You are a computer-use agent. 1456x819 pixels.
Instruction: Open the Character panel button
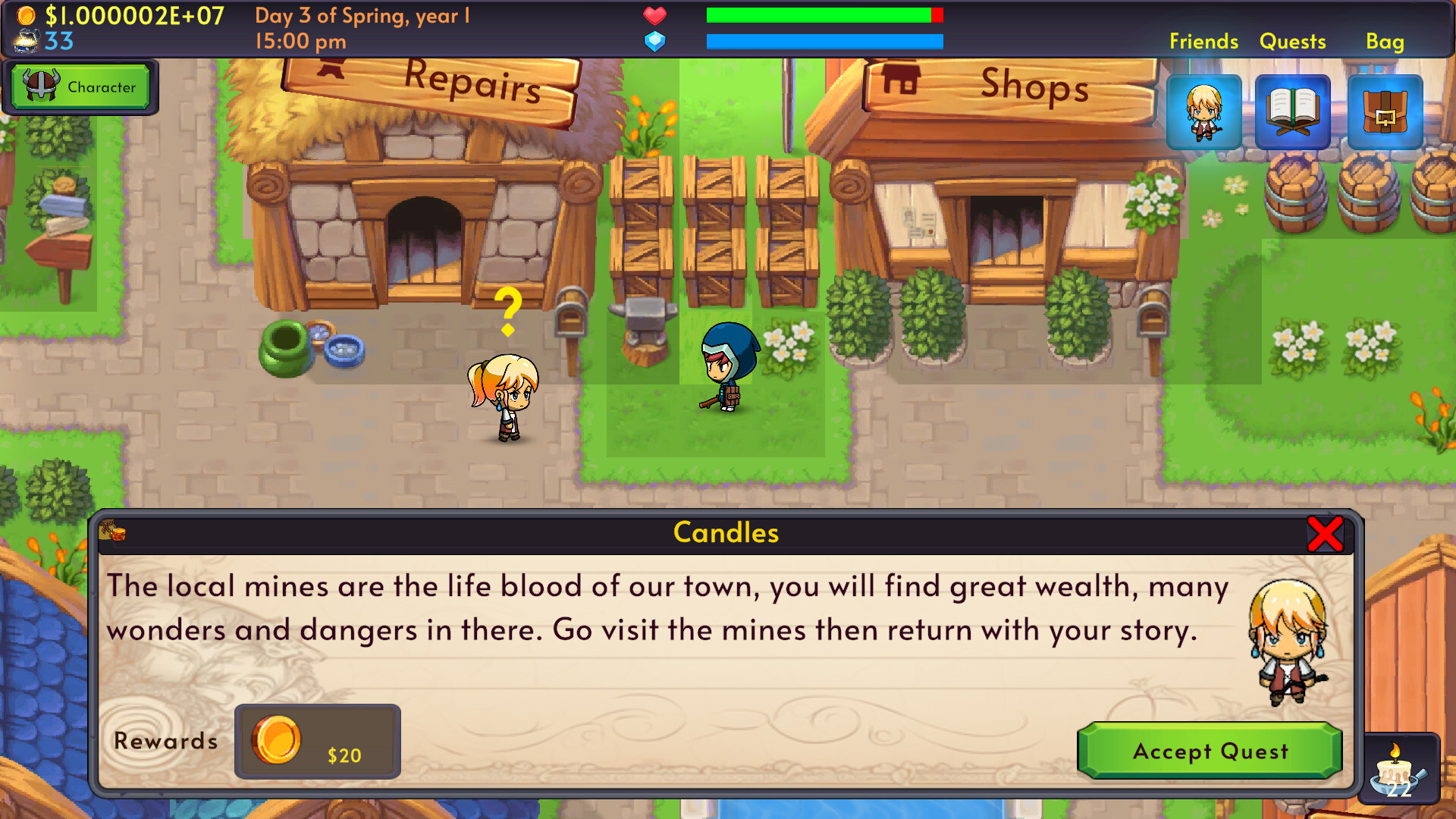point(82,86)
